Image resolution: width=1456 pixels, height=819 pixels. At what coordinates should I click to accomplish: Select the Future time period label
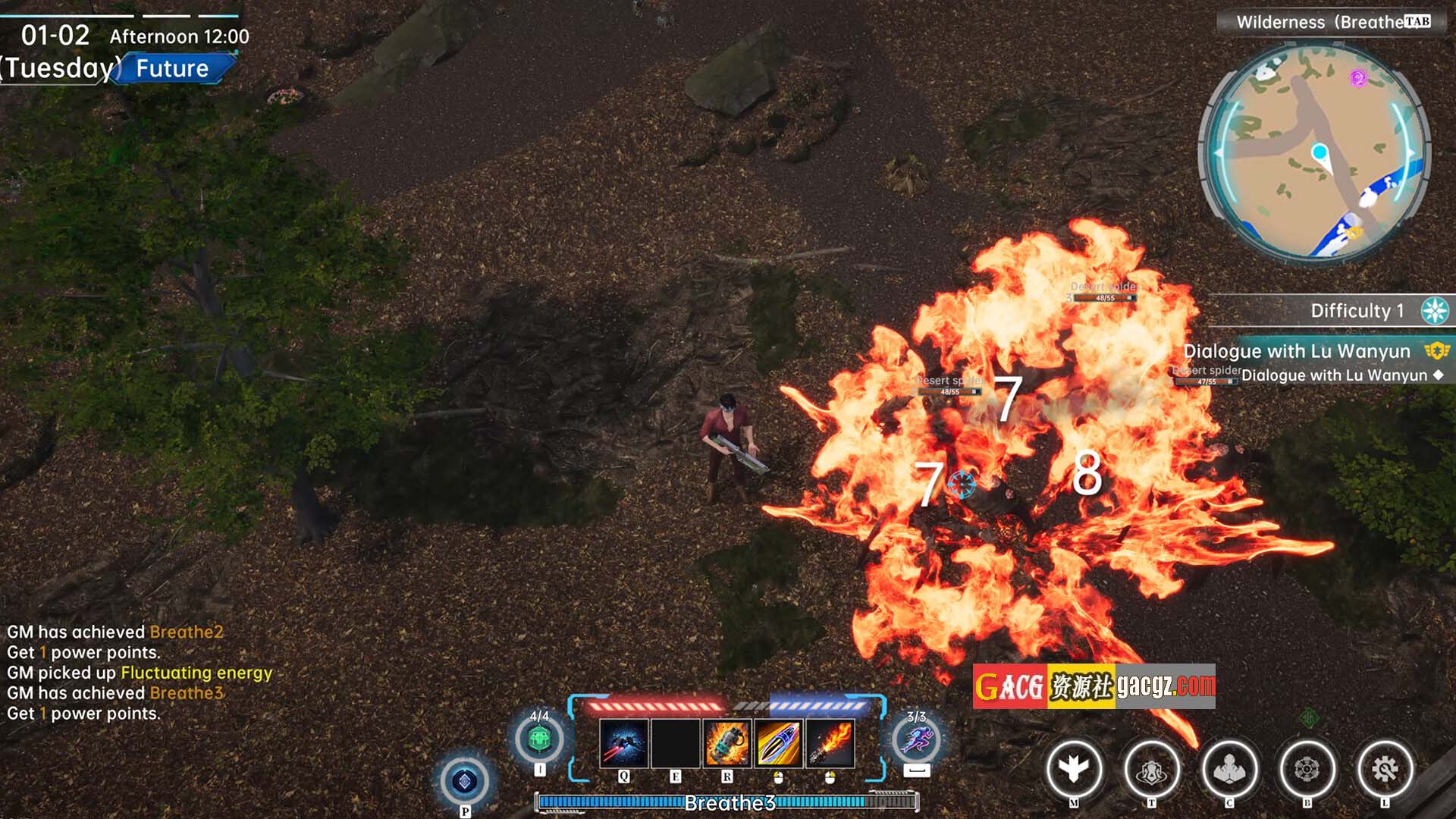point(173,68)
